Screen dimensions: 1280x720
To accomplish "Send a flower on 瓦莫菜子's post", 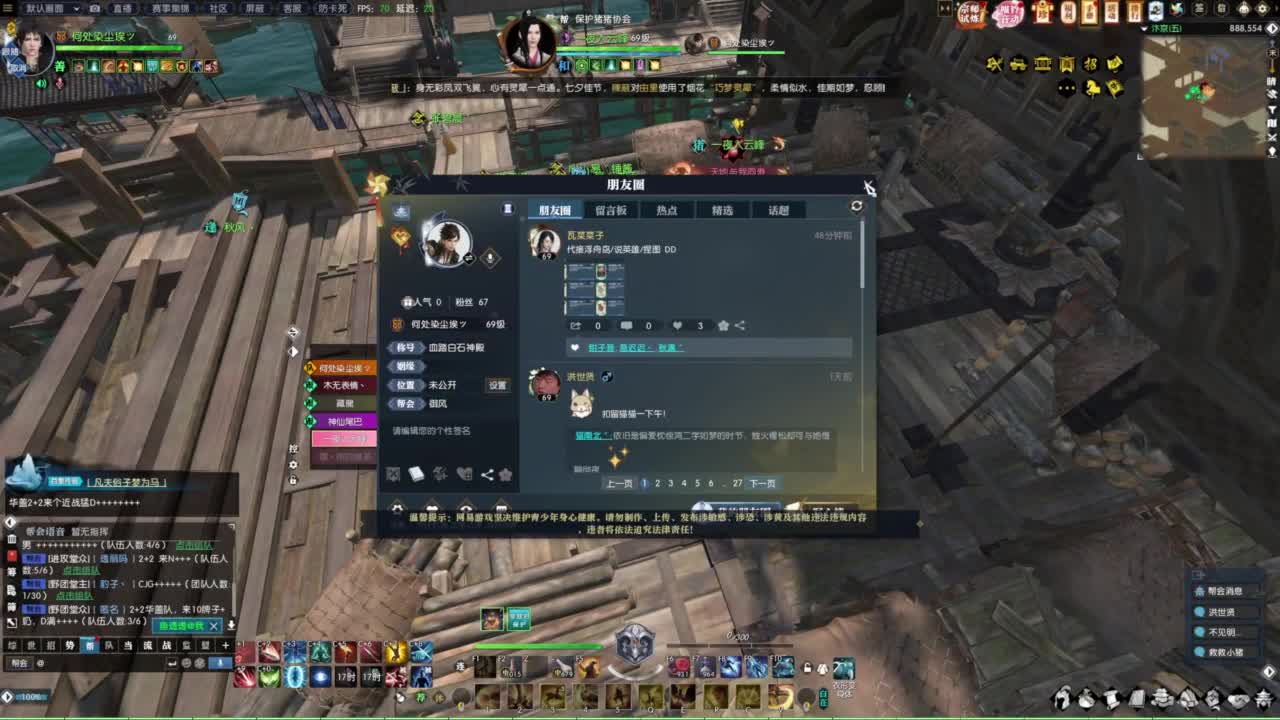I will point(722,325).
